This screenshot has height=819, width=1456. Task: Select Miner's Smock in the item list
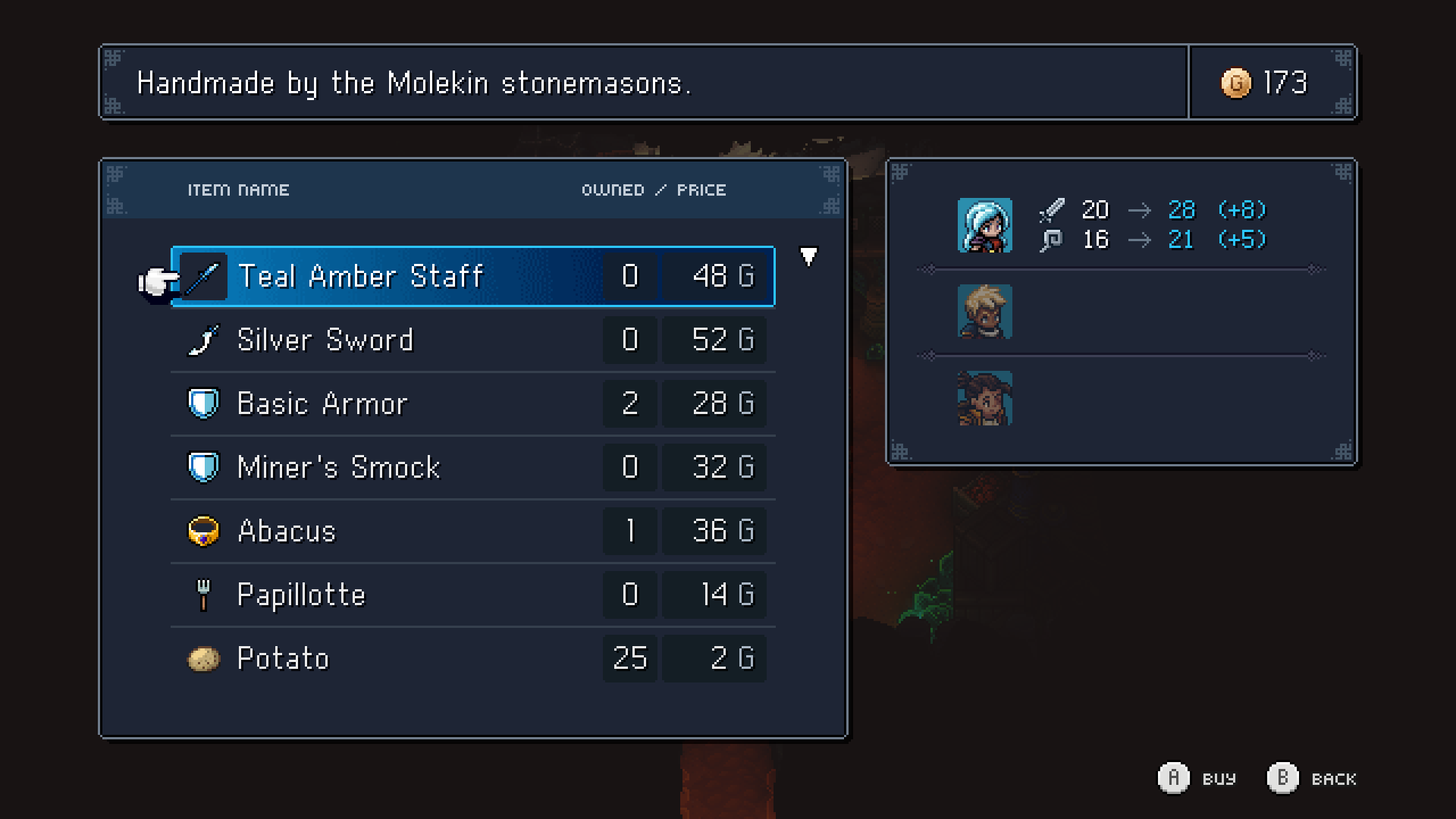(473, 468)
